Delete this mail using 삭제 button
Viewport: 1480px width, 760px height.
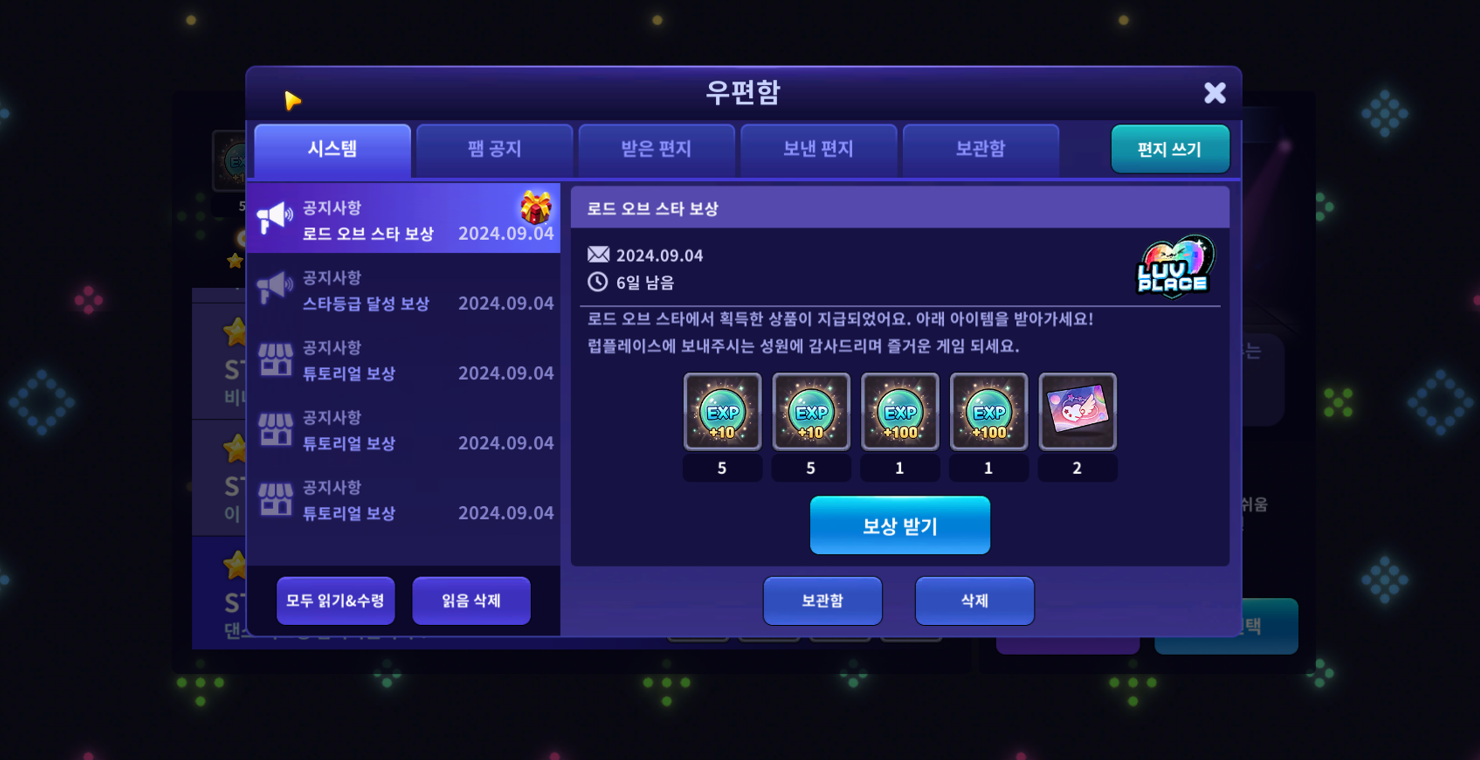tap(974, 601)
